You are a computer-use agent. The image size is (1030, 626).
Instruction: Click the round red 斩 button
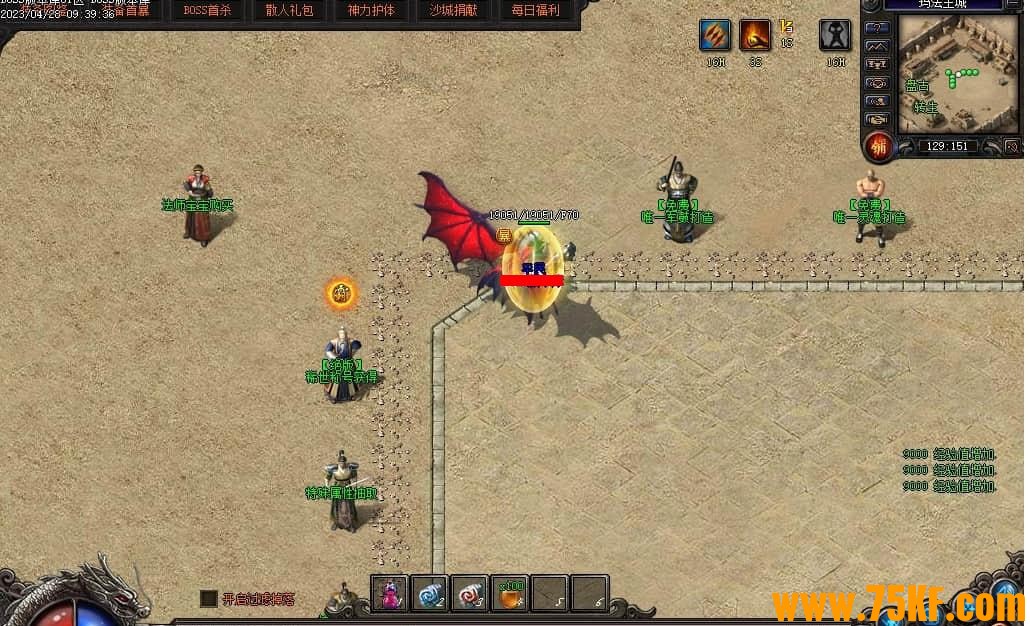pyautogui.click(x=879, y=146)
